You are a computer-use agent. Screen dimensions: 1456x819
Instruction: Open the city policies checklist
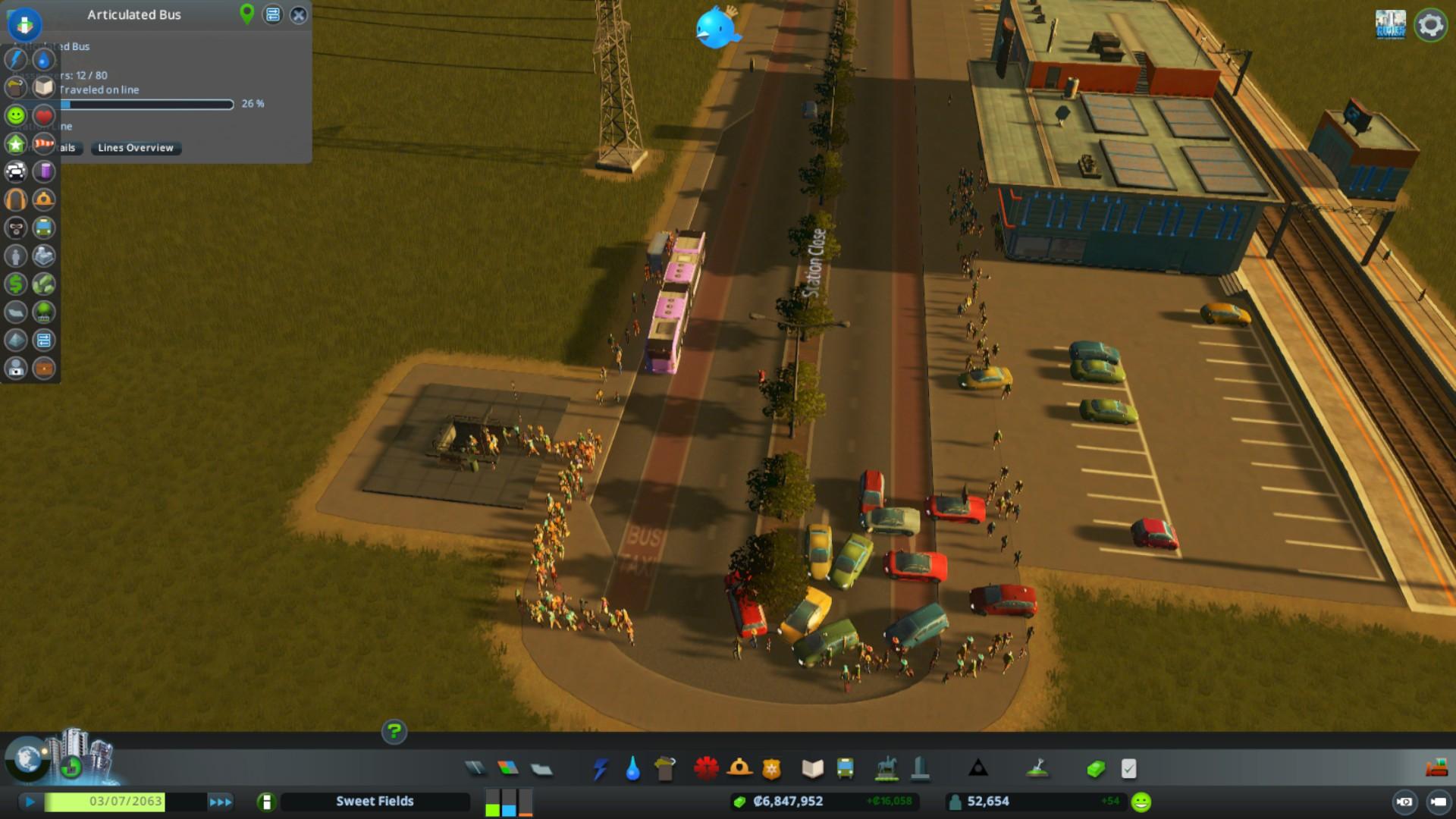pos(1128,769)
